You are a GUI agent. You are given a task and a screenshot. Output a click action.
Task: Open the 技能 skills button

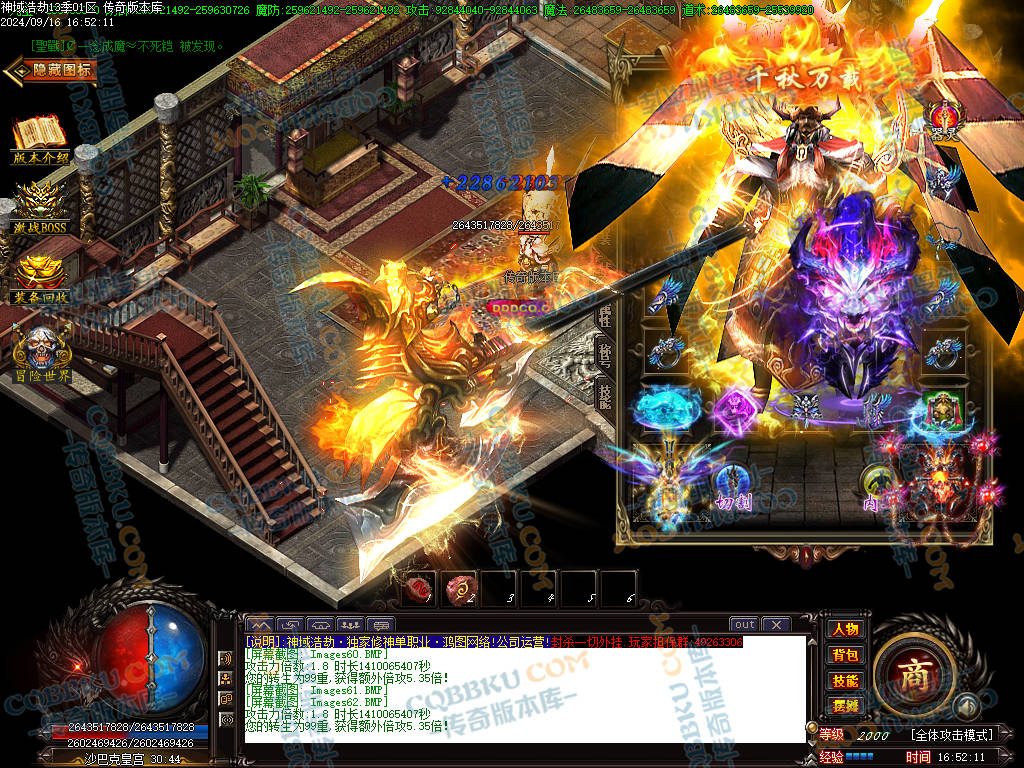coord(845,680)
